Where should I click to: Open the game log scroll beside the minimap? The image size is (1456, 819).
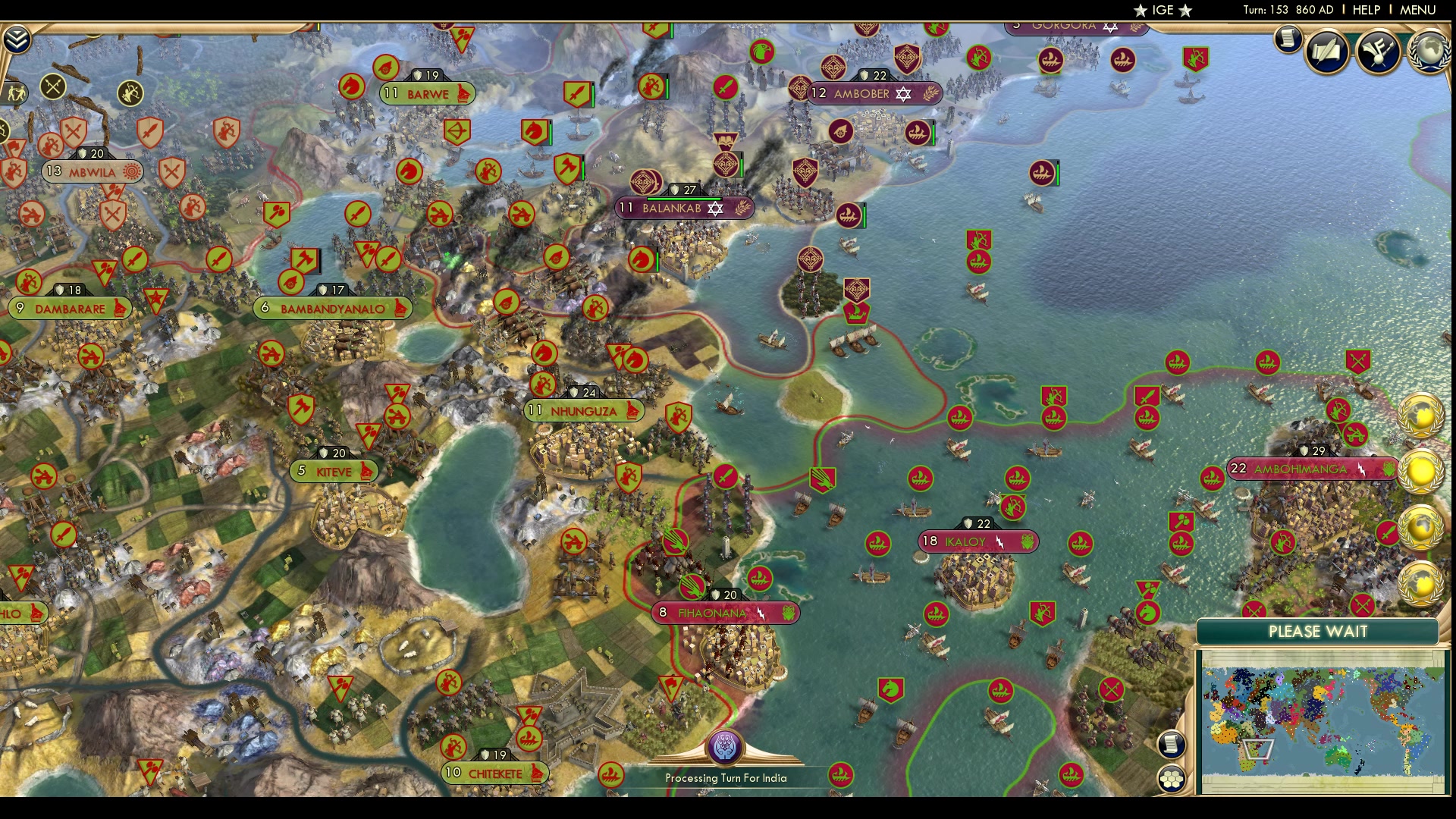point(1172,745)
